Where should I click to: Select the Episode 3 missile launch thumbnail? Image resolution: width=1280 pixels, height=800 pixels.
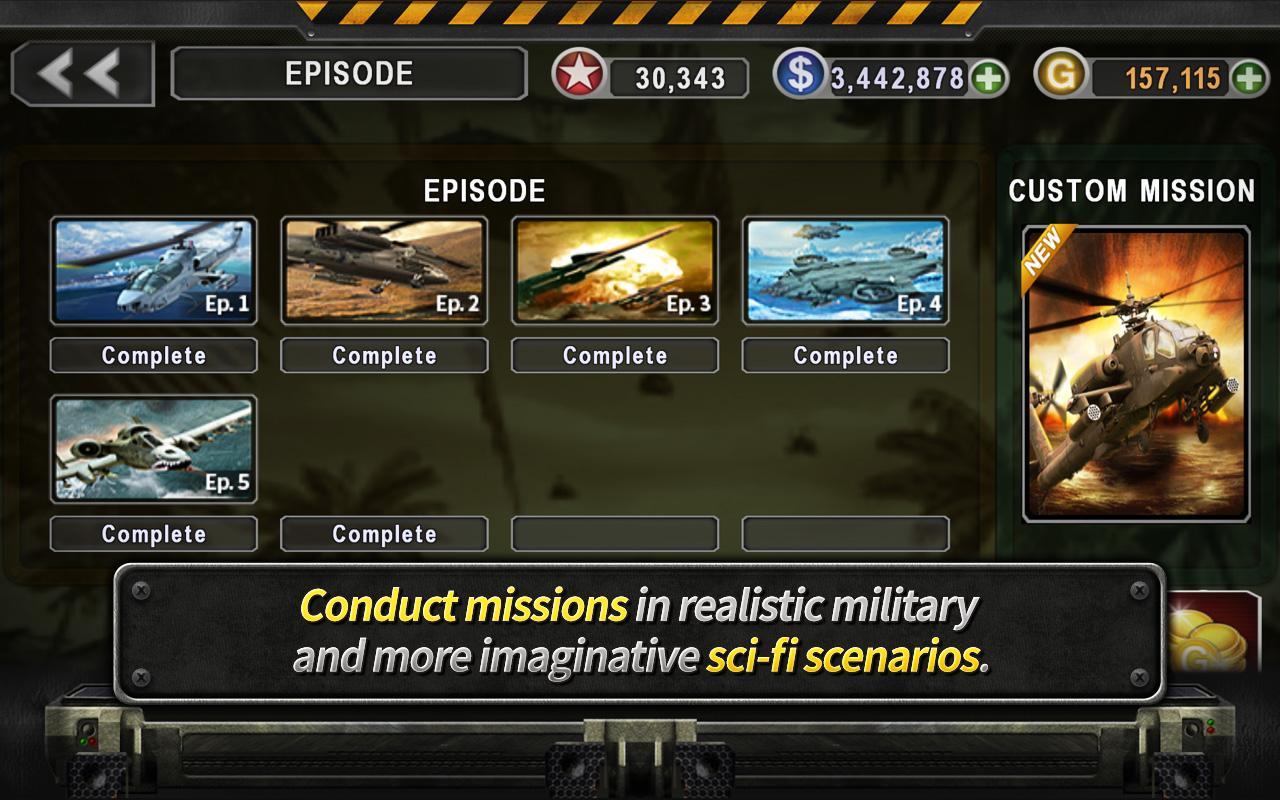614,268
